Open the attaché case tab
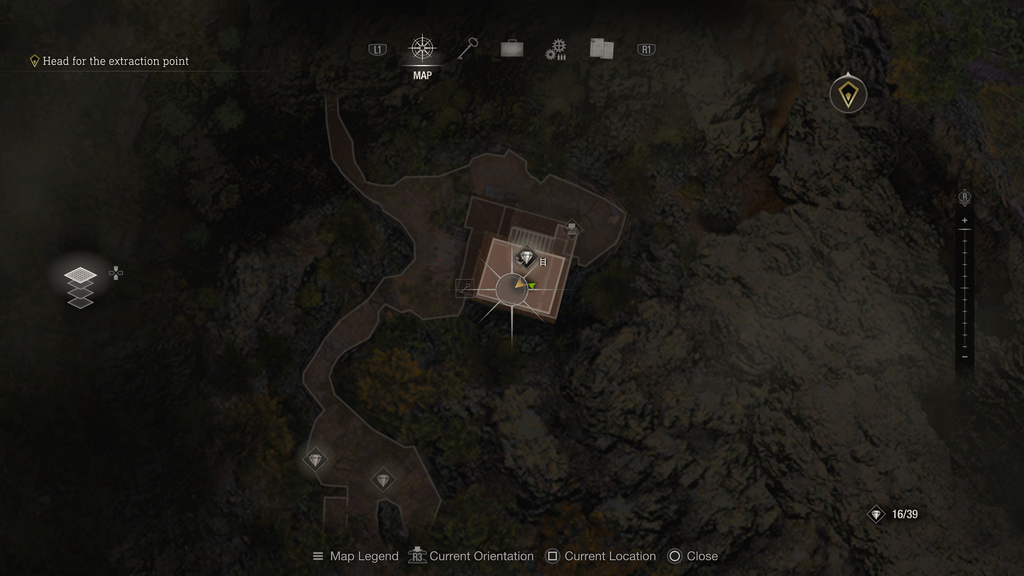The height and width of the screenshot is (576, 1024). (512, 49)
